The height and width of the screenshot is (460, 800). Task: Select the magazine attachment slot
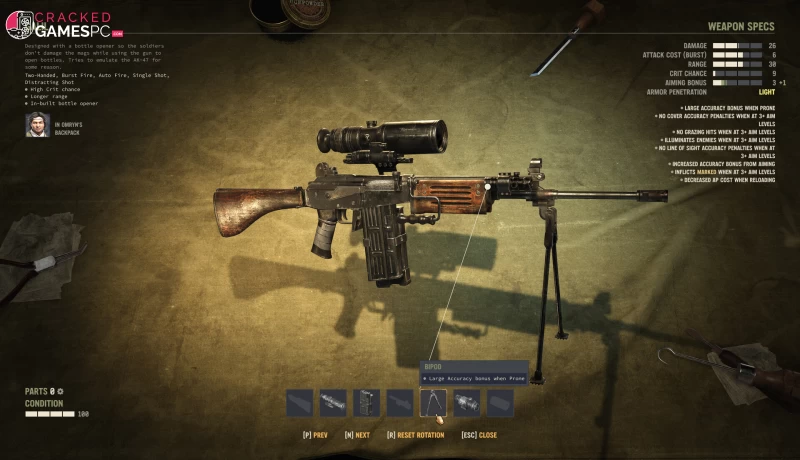click(366, 402)
